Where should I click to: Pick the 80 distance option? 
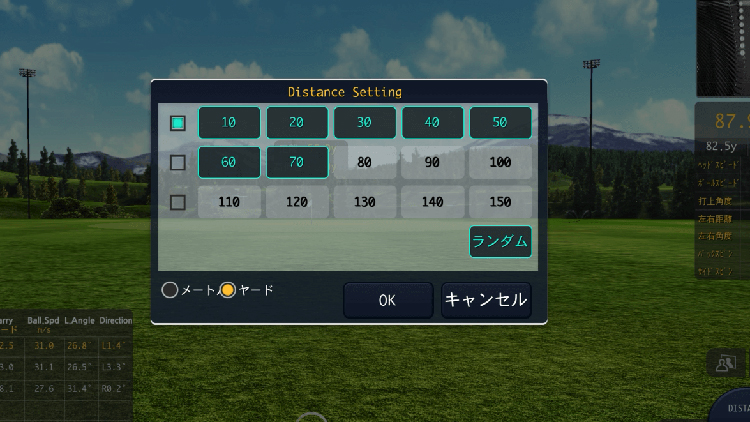click(365, 162)
